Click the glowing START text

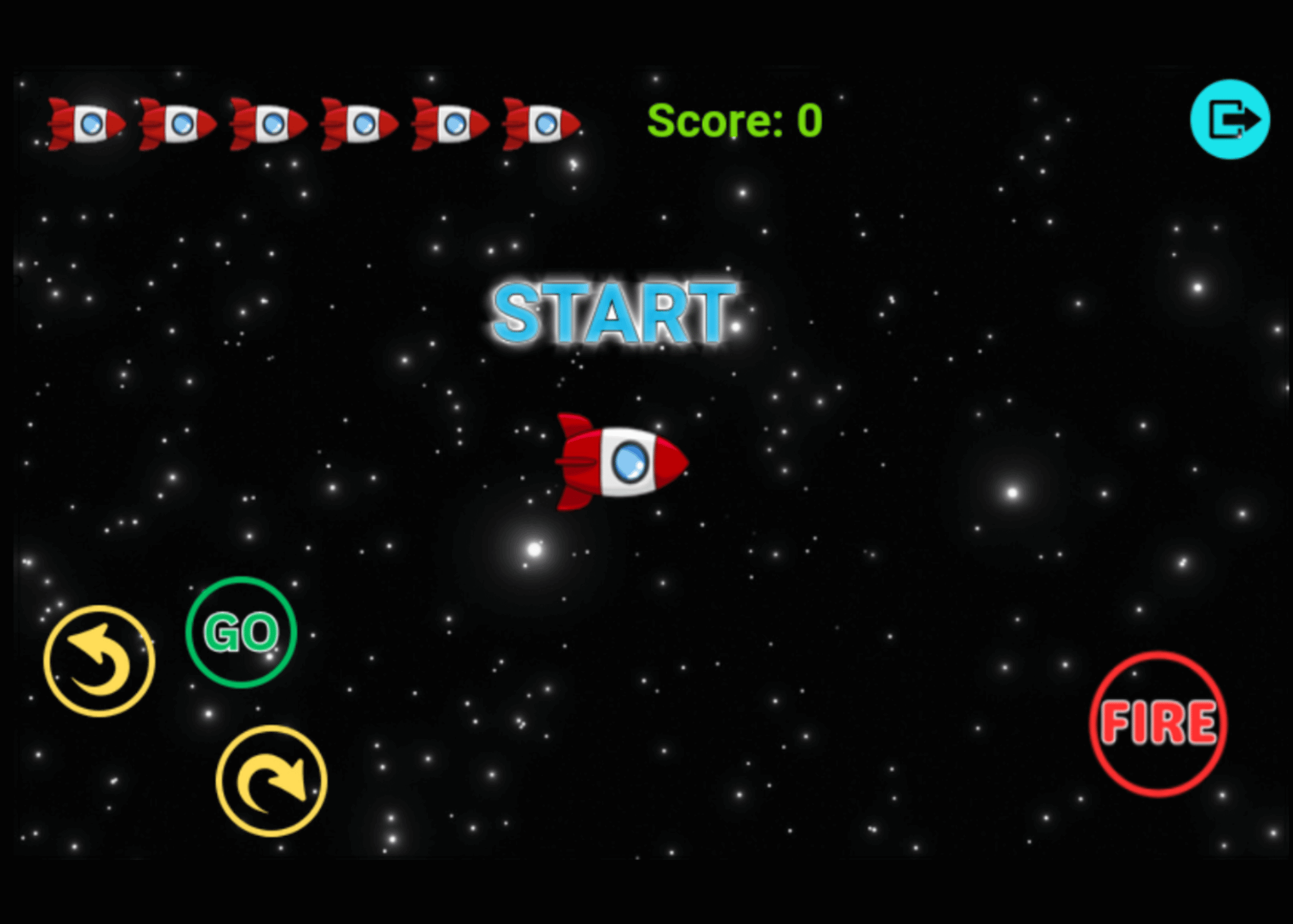pos(614,314)
